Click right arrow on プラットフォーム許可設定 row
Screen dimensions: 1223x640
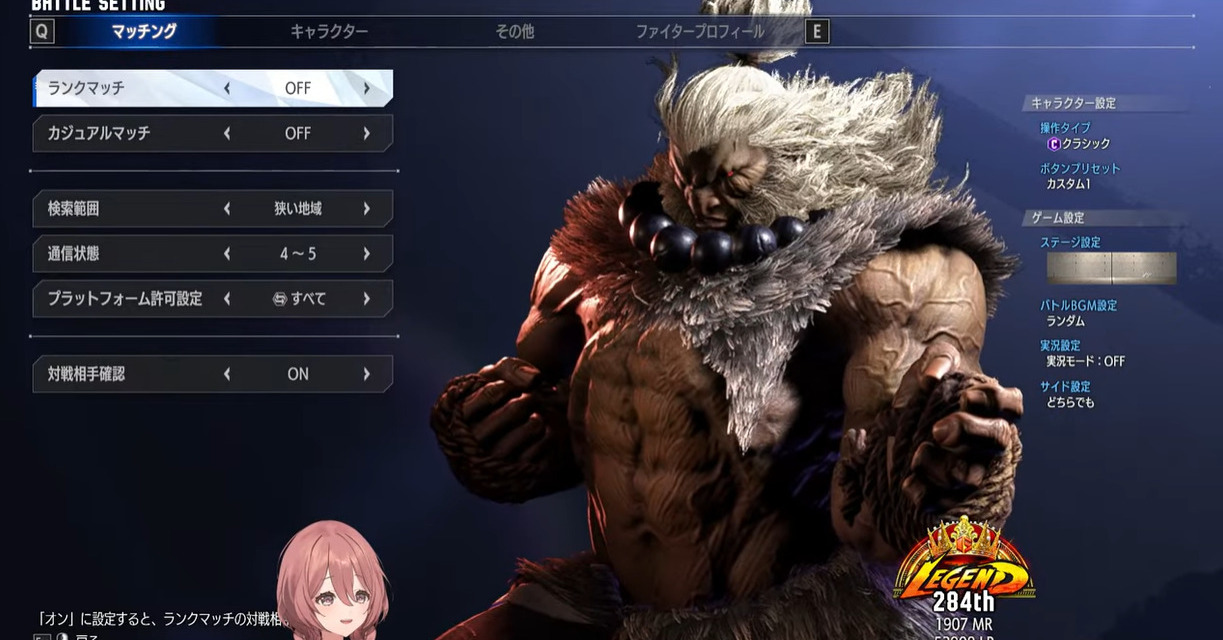(x=367, y=299)
